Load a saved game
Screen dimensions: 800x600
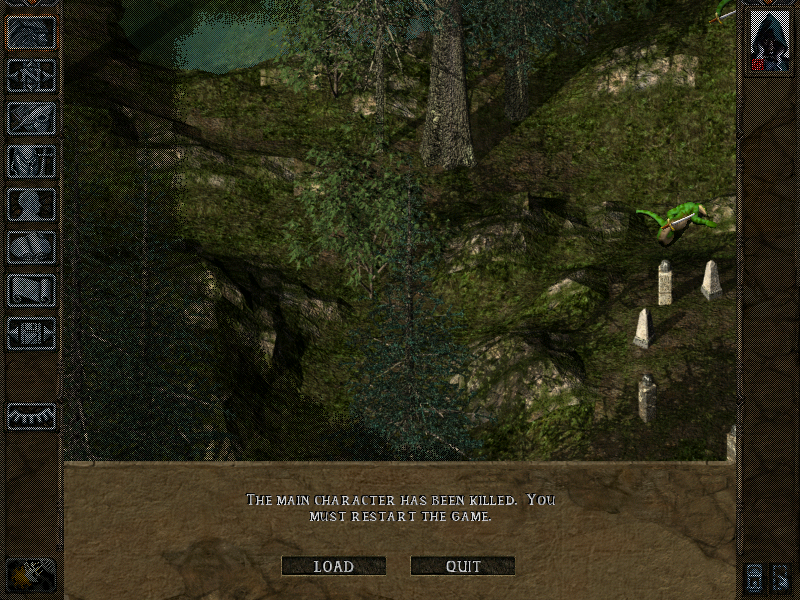[x=333, y=566]
